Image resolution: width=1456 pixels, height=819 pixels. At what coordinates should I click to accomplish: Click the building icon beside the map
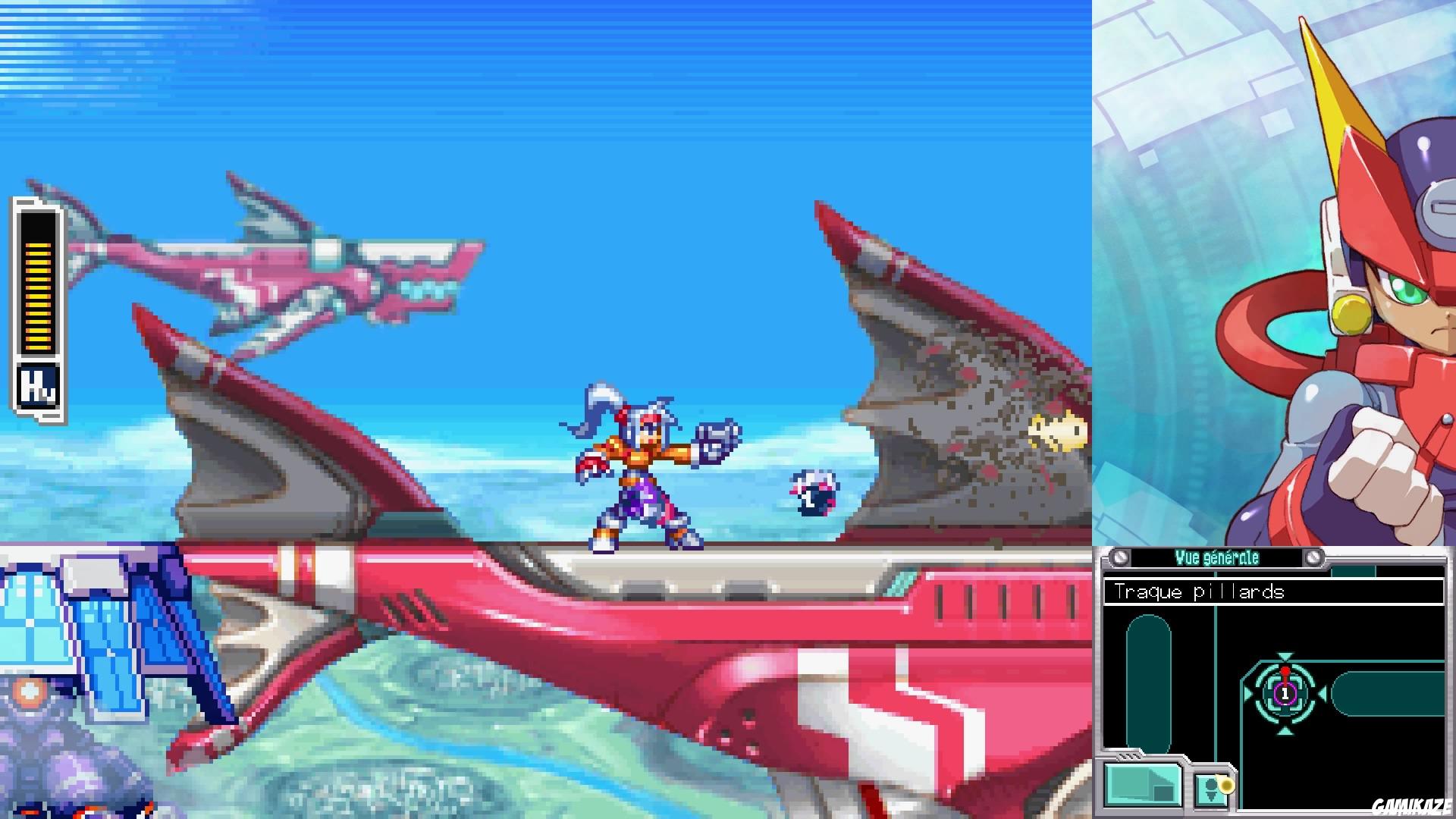point(1141,783)
